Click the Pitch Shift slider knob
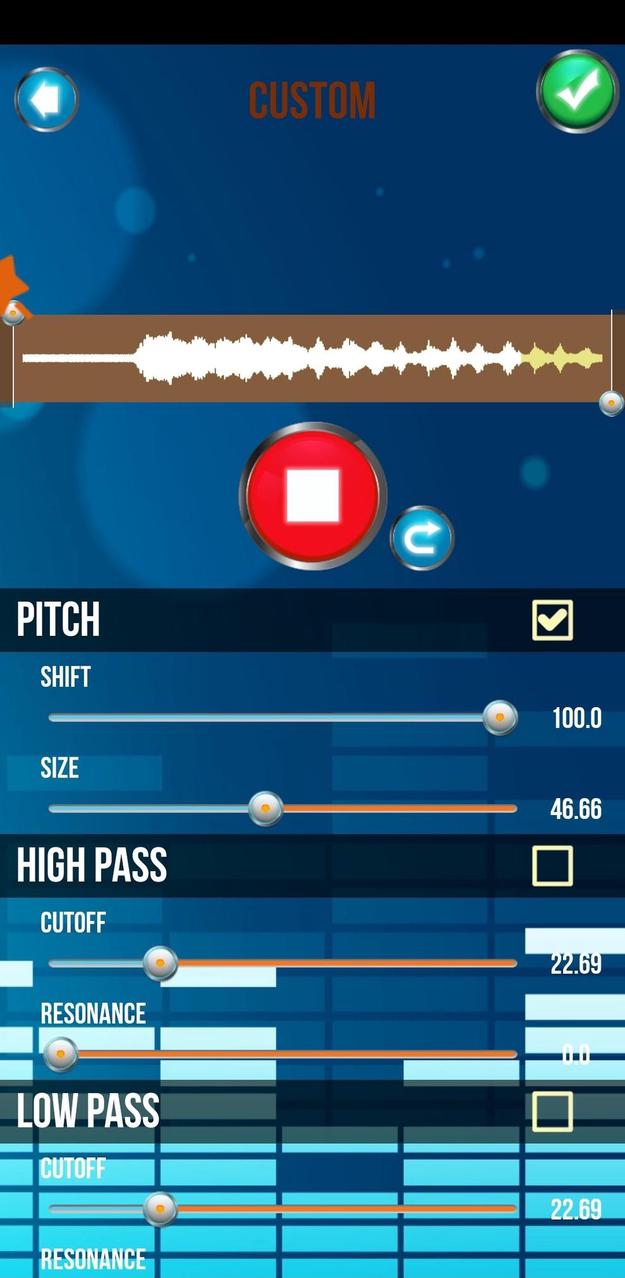 click(x=500, y=717)
